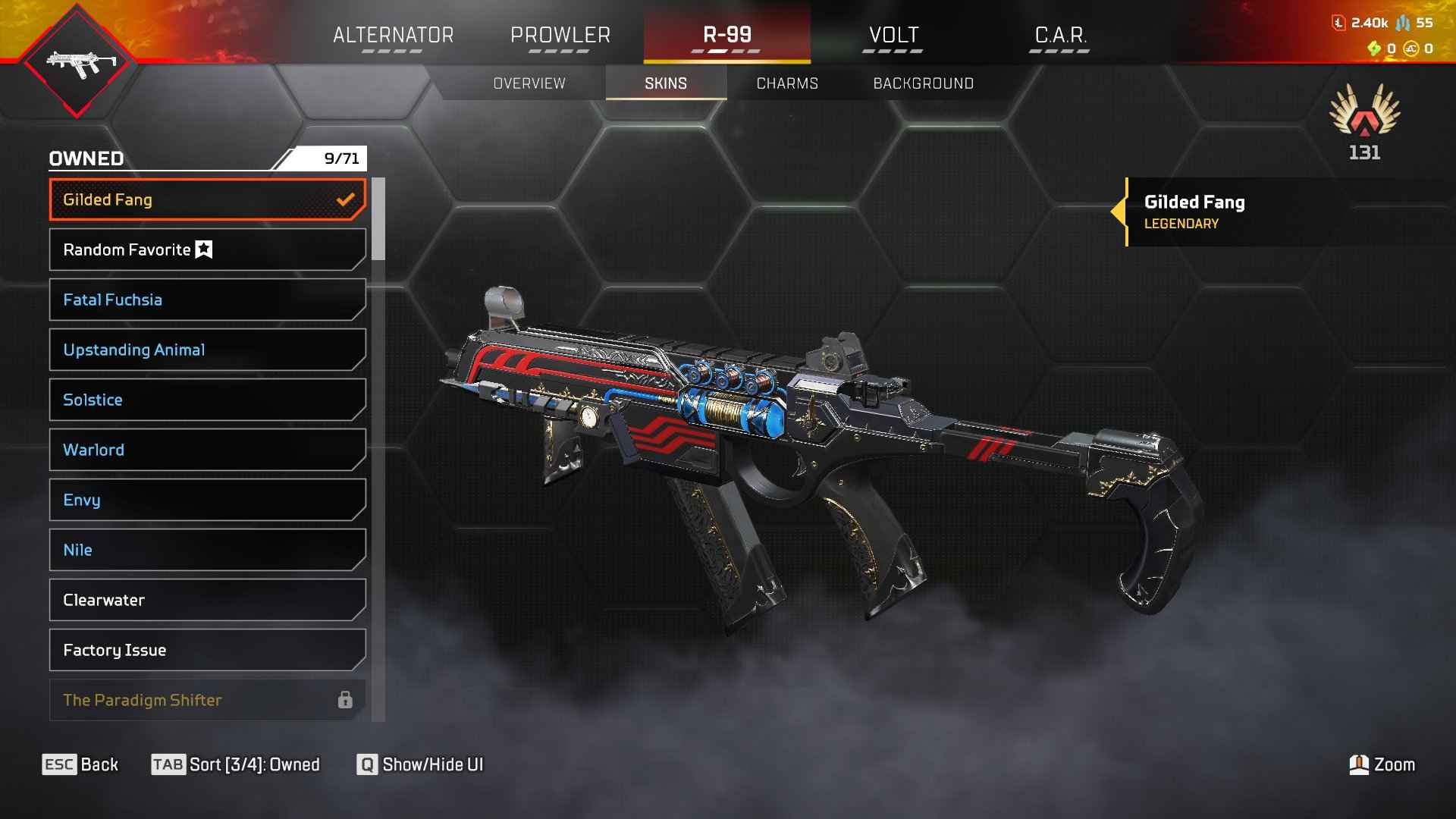
Task: Go to the C.A.R. weapon tab
Action: [1060, 35]
